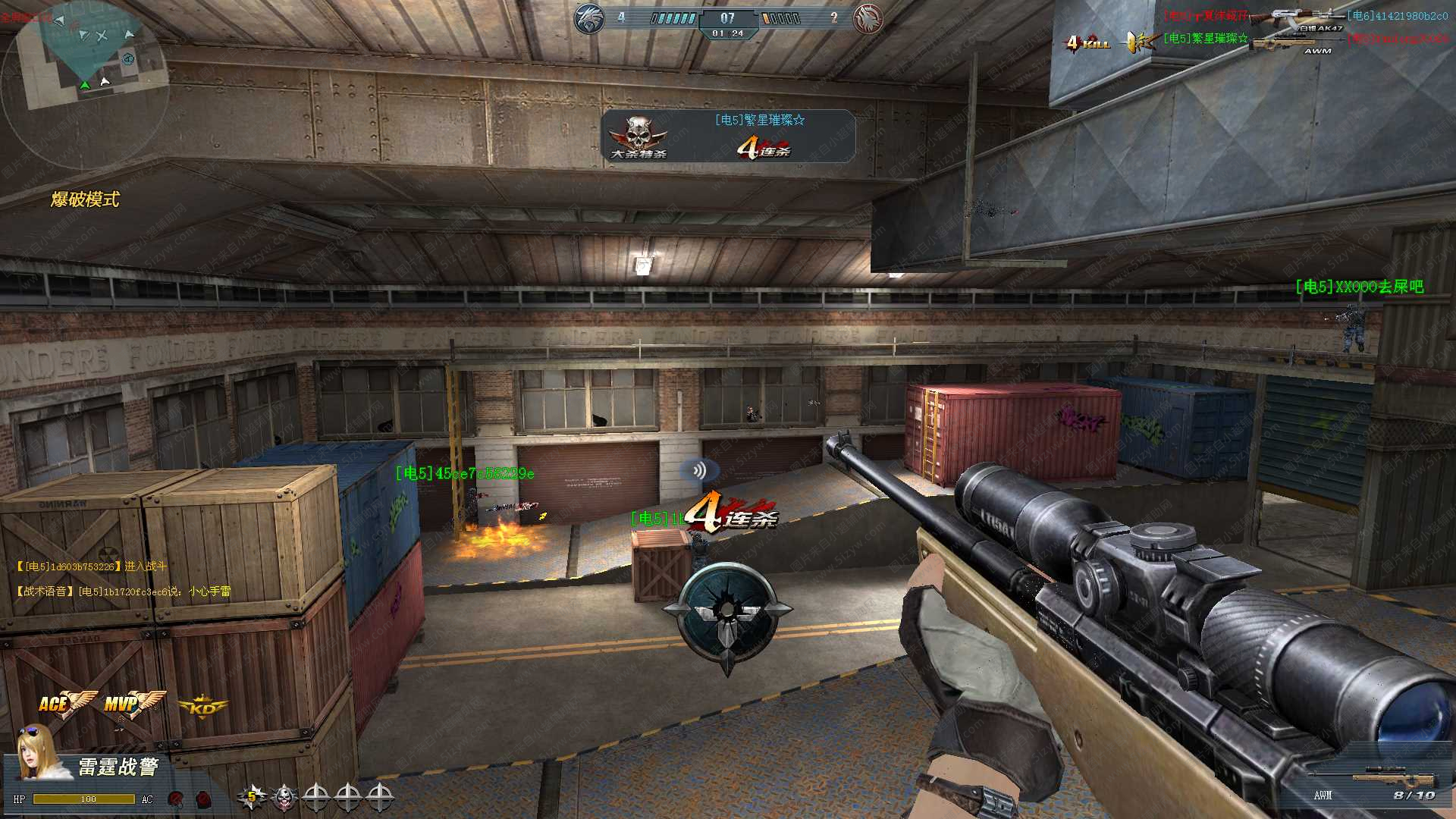This screenshot has width=1456, height=819.
Task: Select the red wolf team emblem
Action: (x=868, y=18)
